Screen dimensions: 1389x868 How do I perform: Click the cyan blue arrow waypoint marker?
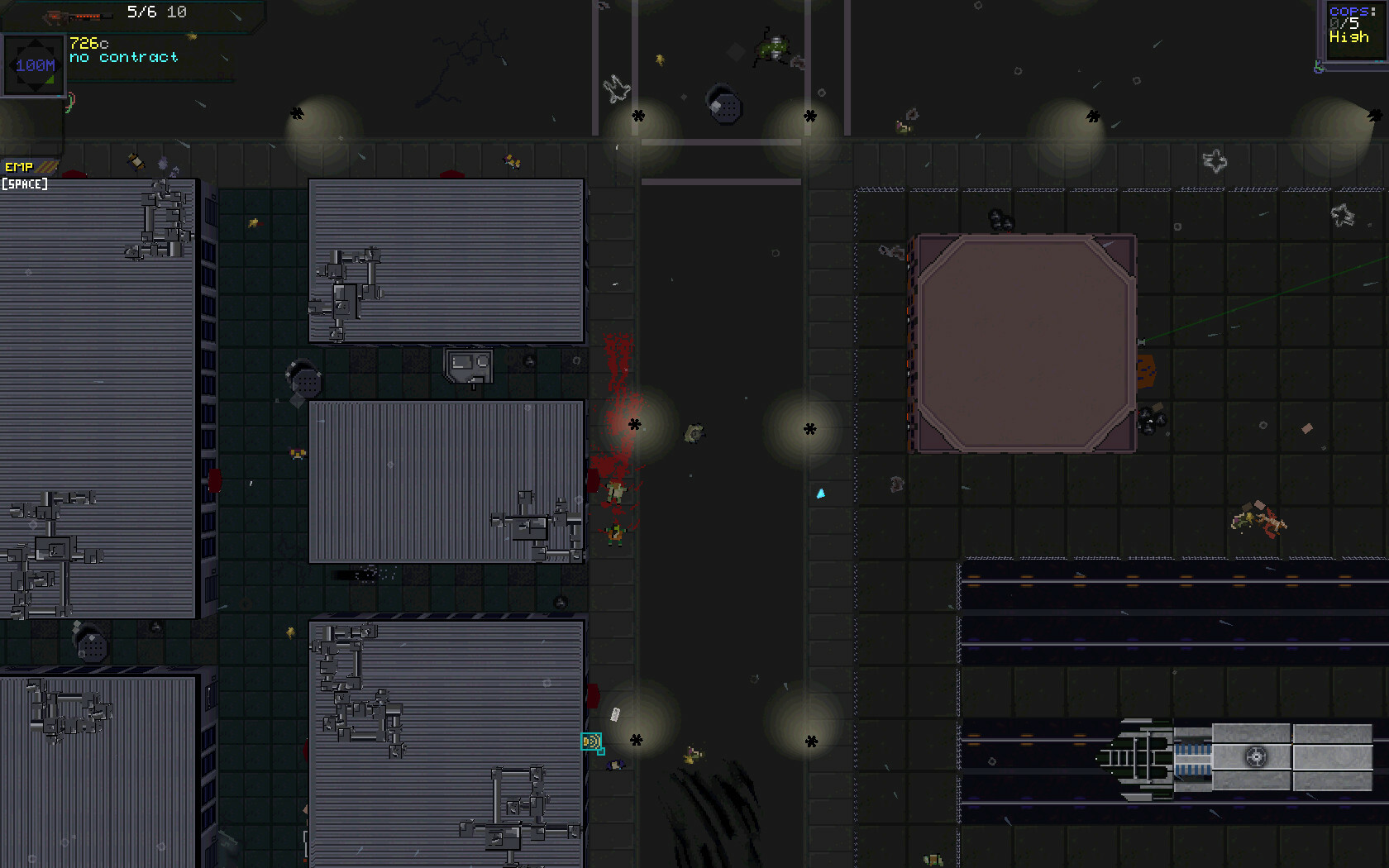821,493
